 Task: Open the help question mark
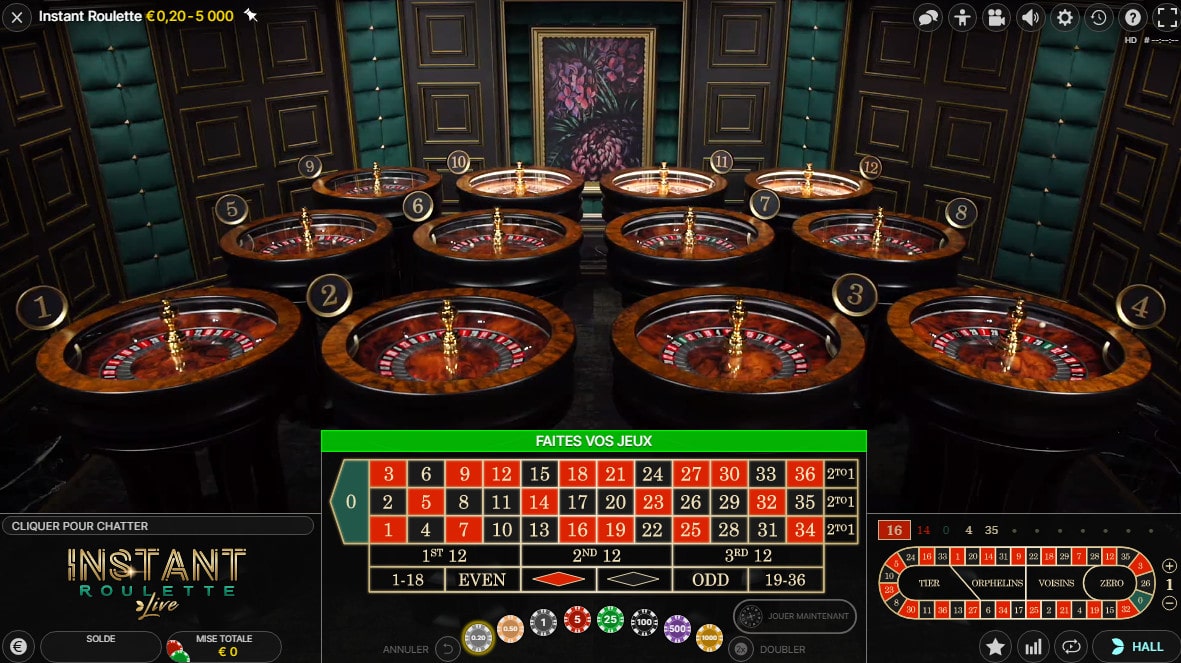coord(1132,17)
